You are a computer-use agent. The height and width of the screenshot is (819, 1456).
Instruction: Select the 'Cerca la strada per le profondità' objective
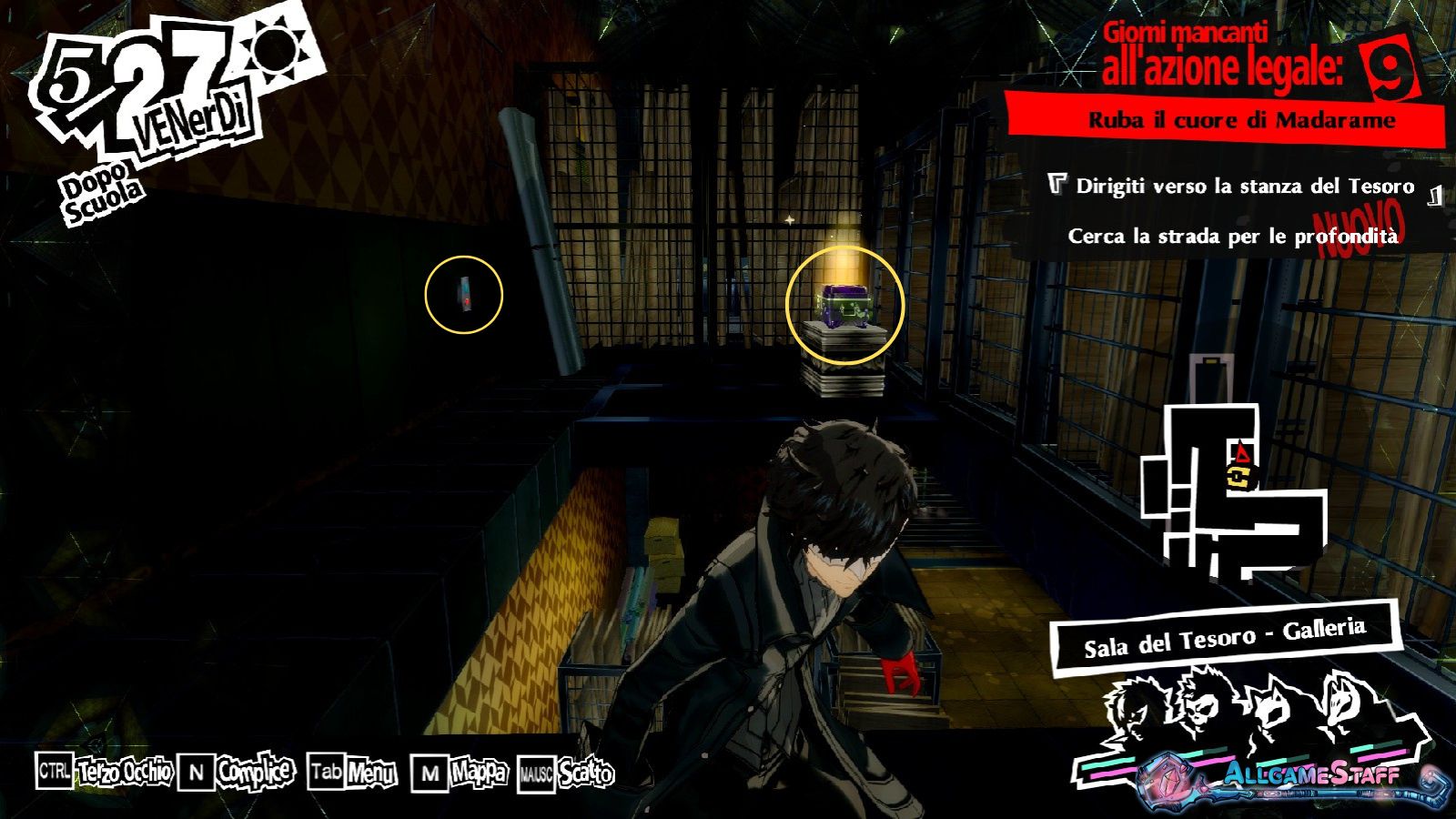[x=1232, y=237]
